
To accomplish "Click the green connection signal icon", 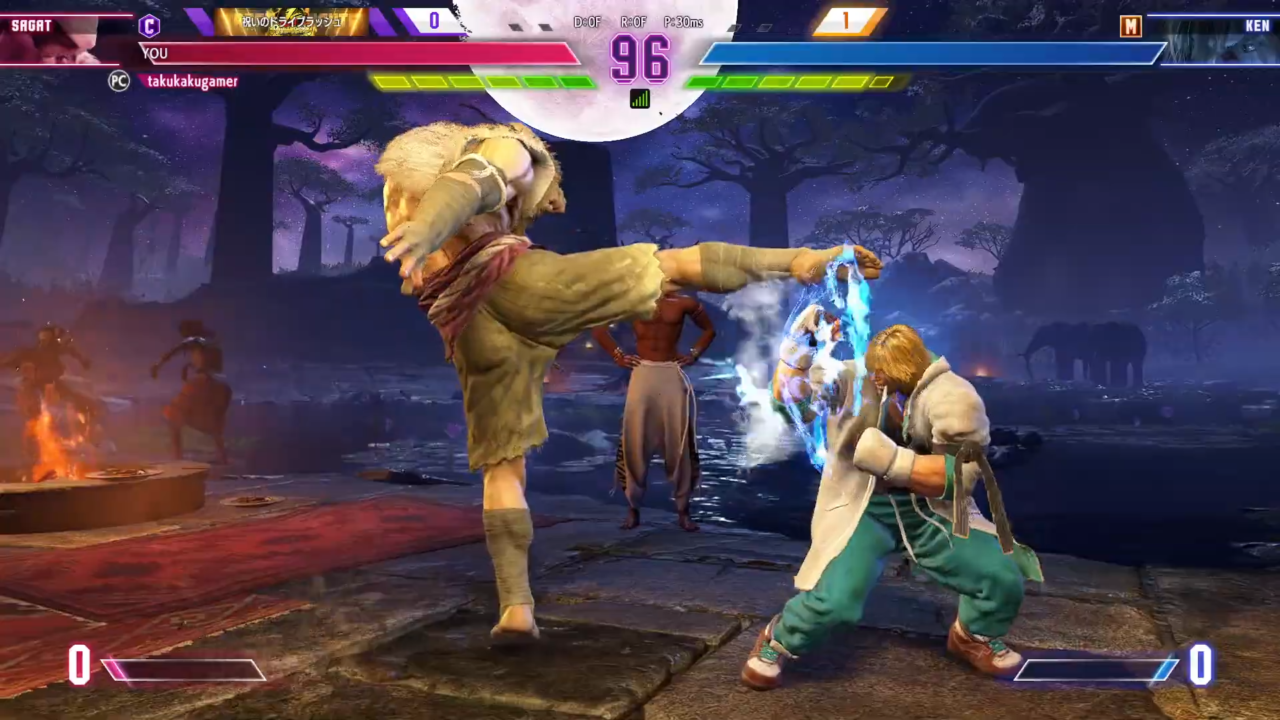I will pyautogui.click(x=640, y=98).
